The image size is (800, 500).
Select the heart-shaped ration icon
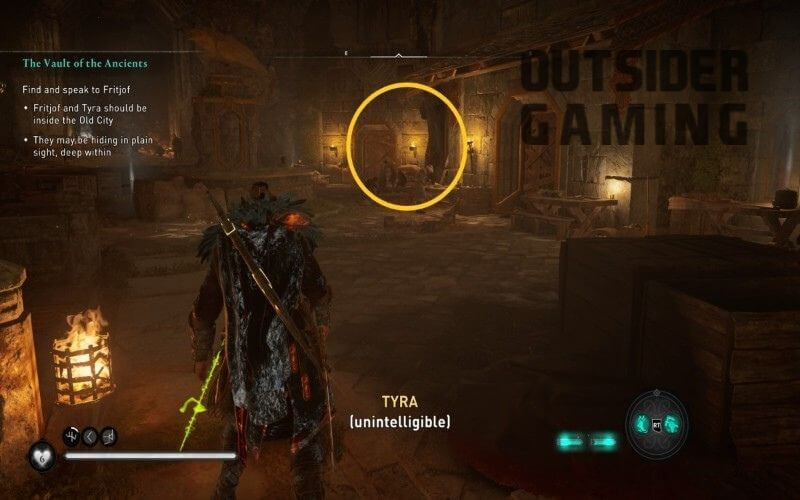click(x=42, y=456)
